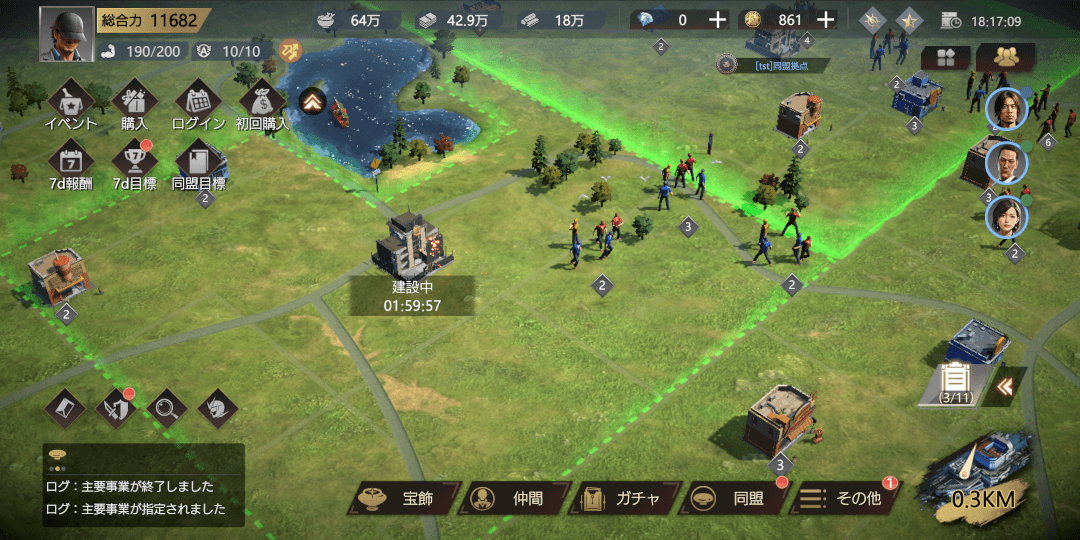Screen dimensions: 1080x540
Task: Open the magnifying glass search tool
Action: [x=166, y=407]
